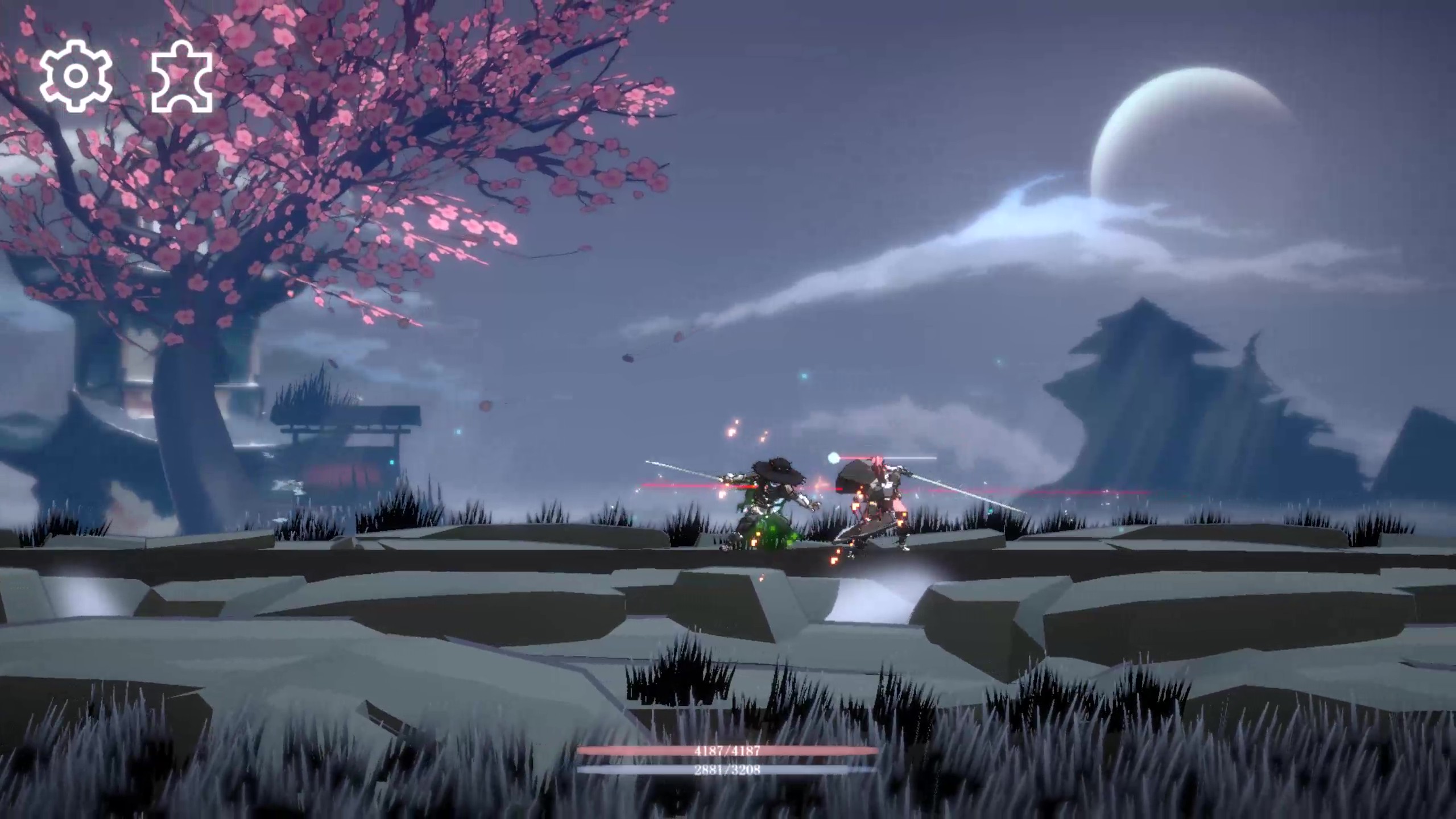Open the puzzle piece menu

point(182,76)
